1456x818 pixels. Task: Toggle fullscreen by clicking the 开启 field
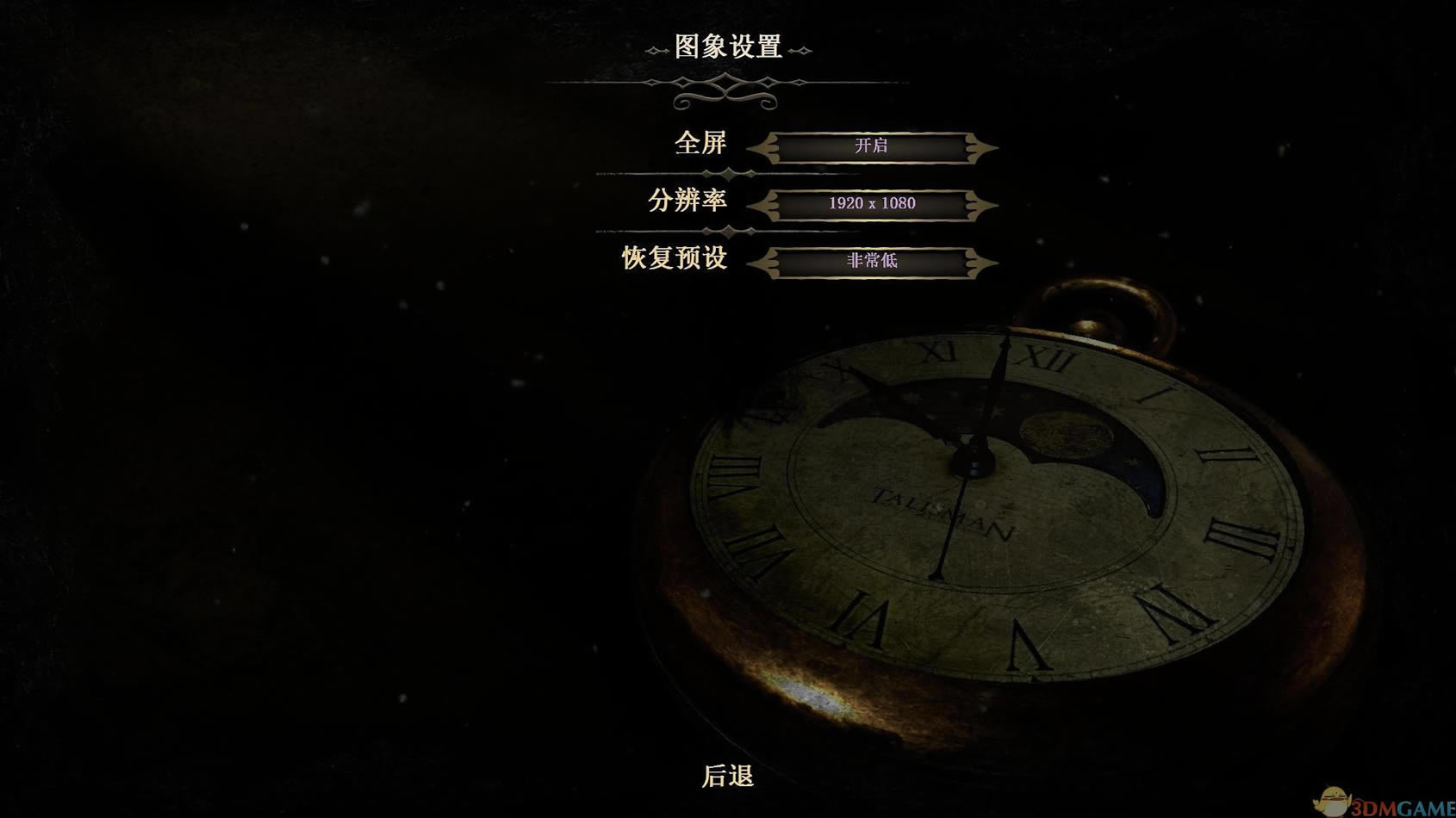(x=873, y=146)
